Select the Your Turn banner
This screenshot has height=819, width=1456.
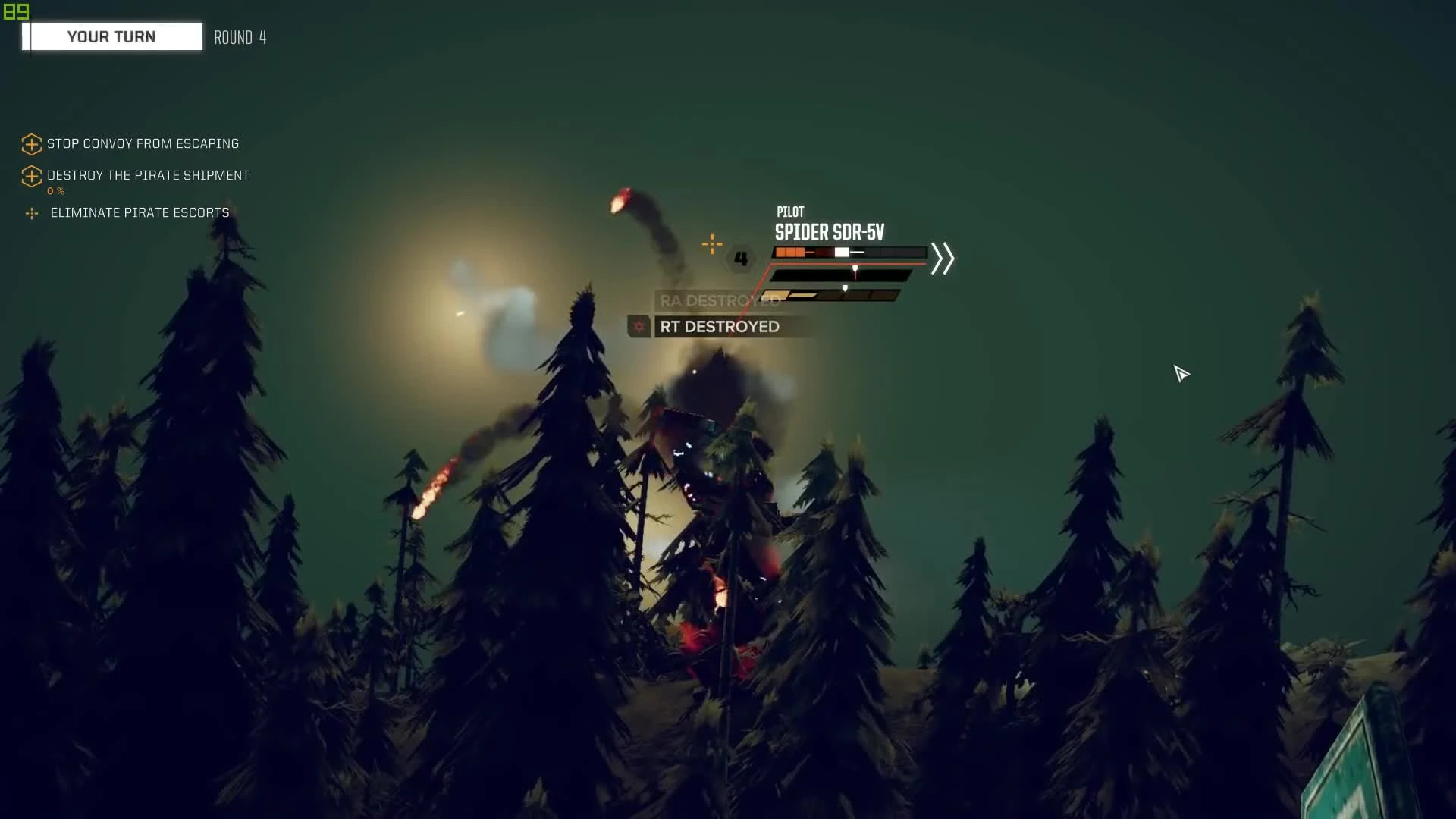point(111,36)
